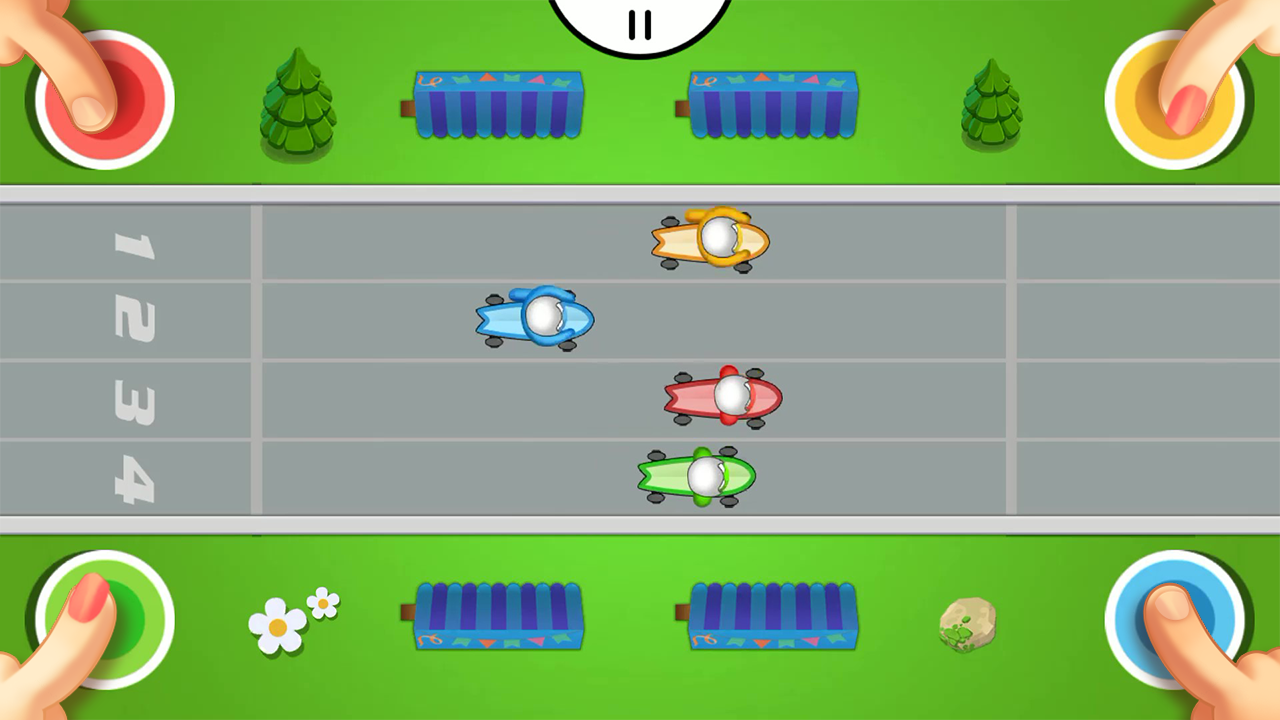
Task: Select the yellow race car
Action: coord(708,238)
